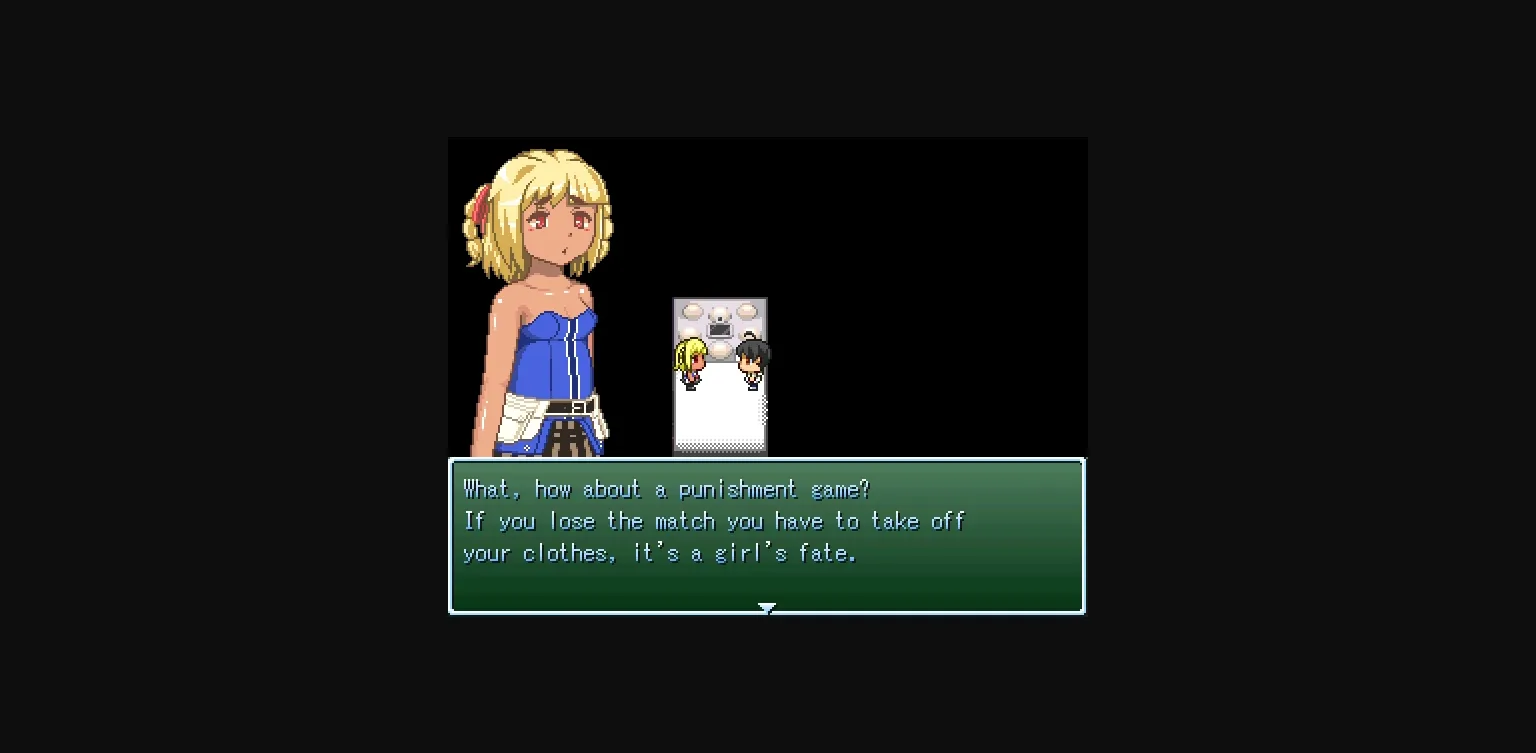This screenshot has width=1536, height=753.
Task: Advance dialogue with the down arrow indicator
Action: [766, 607]
